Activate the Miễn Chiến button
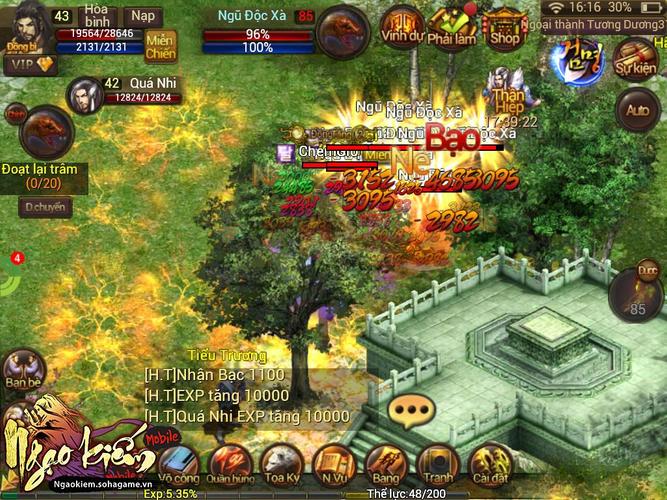Image resolution: width=667 pixels, height=500 pixels. [x=161, y=47]
